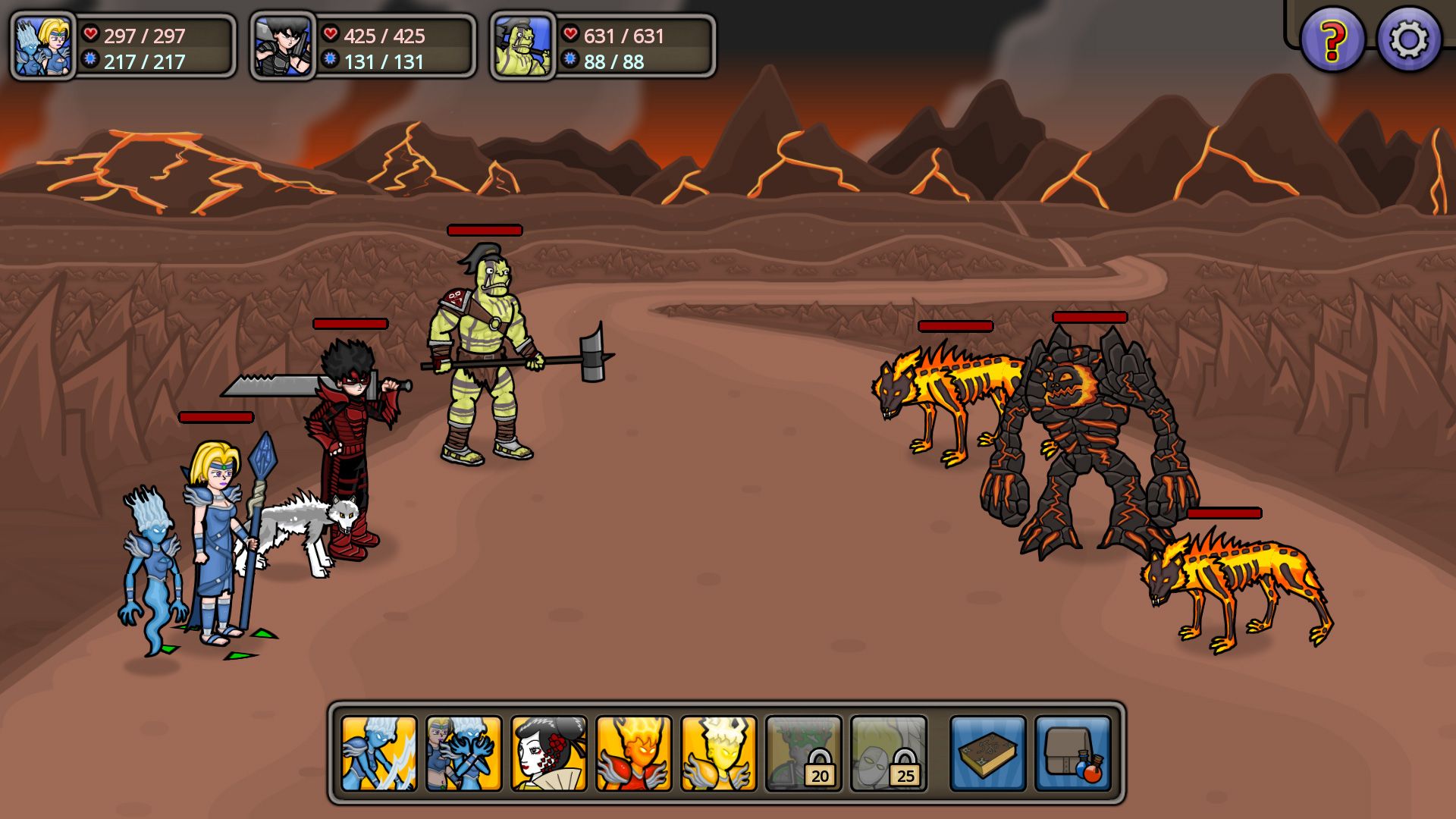Viewport: 1456px width, 819px height.
Task: Activate the mage and ice spirit duo skill
Action: (463, 753)
